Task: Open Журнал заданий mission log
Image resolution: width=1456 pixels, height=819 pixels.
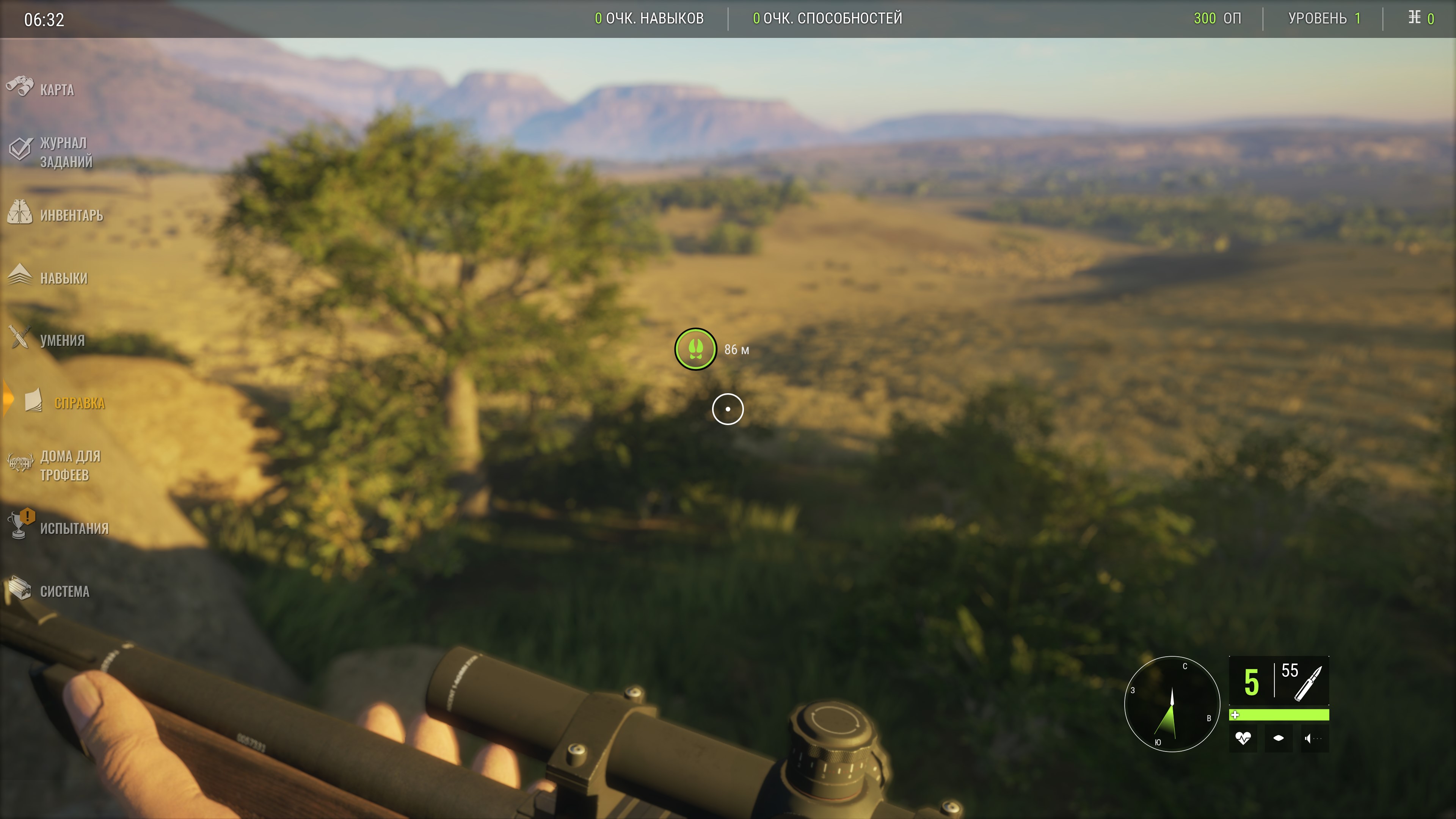Action: click(x=65, y=152)
